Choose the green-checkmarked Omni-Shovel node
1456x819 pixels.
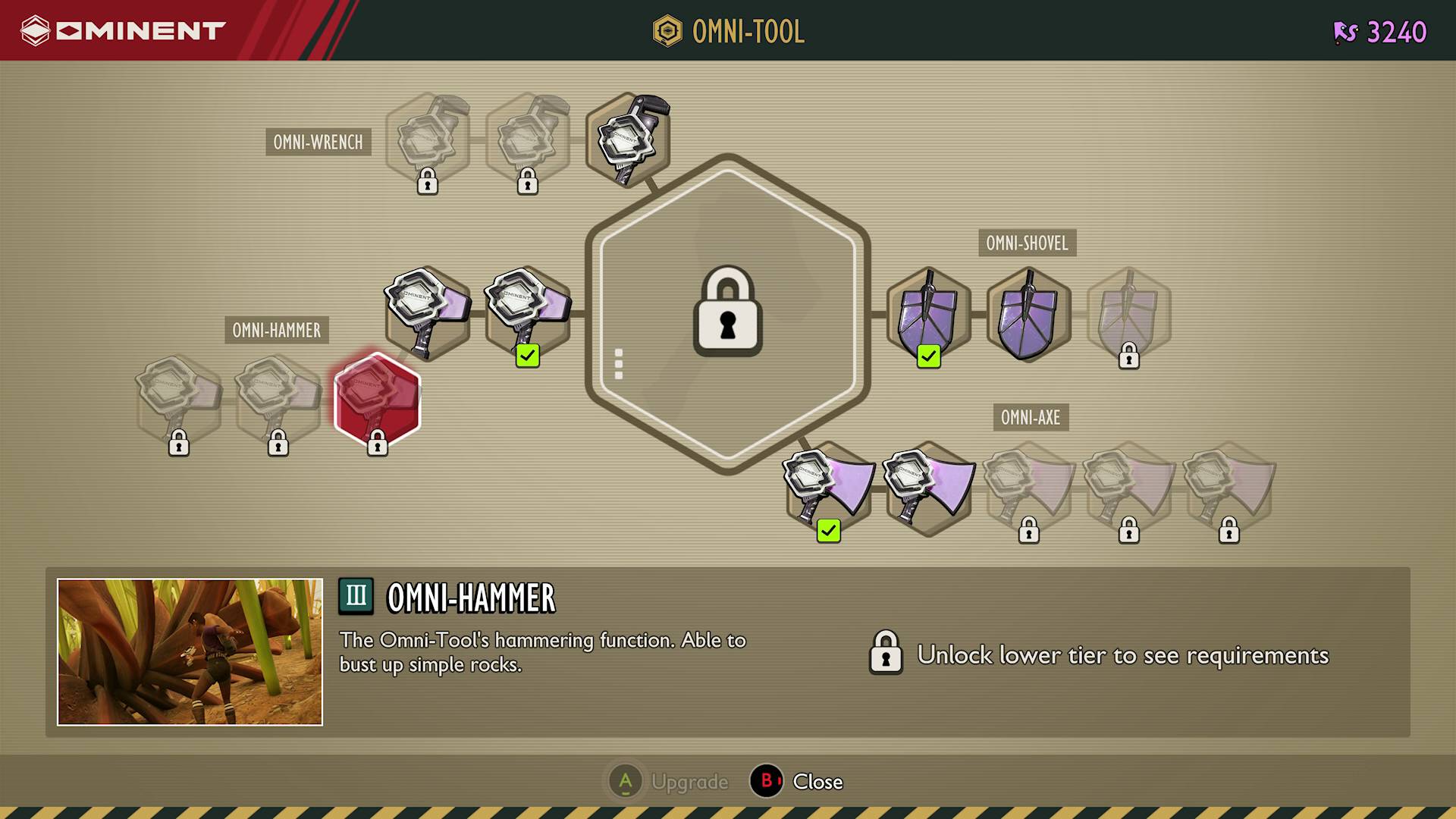click(x=928, y=314)
